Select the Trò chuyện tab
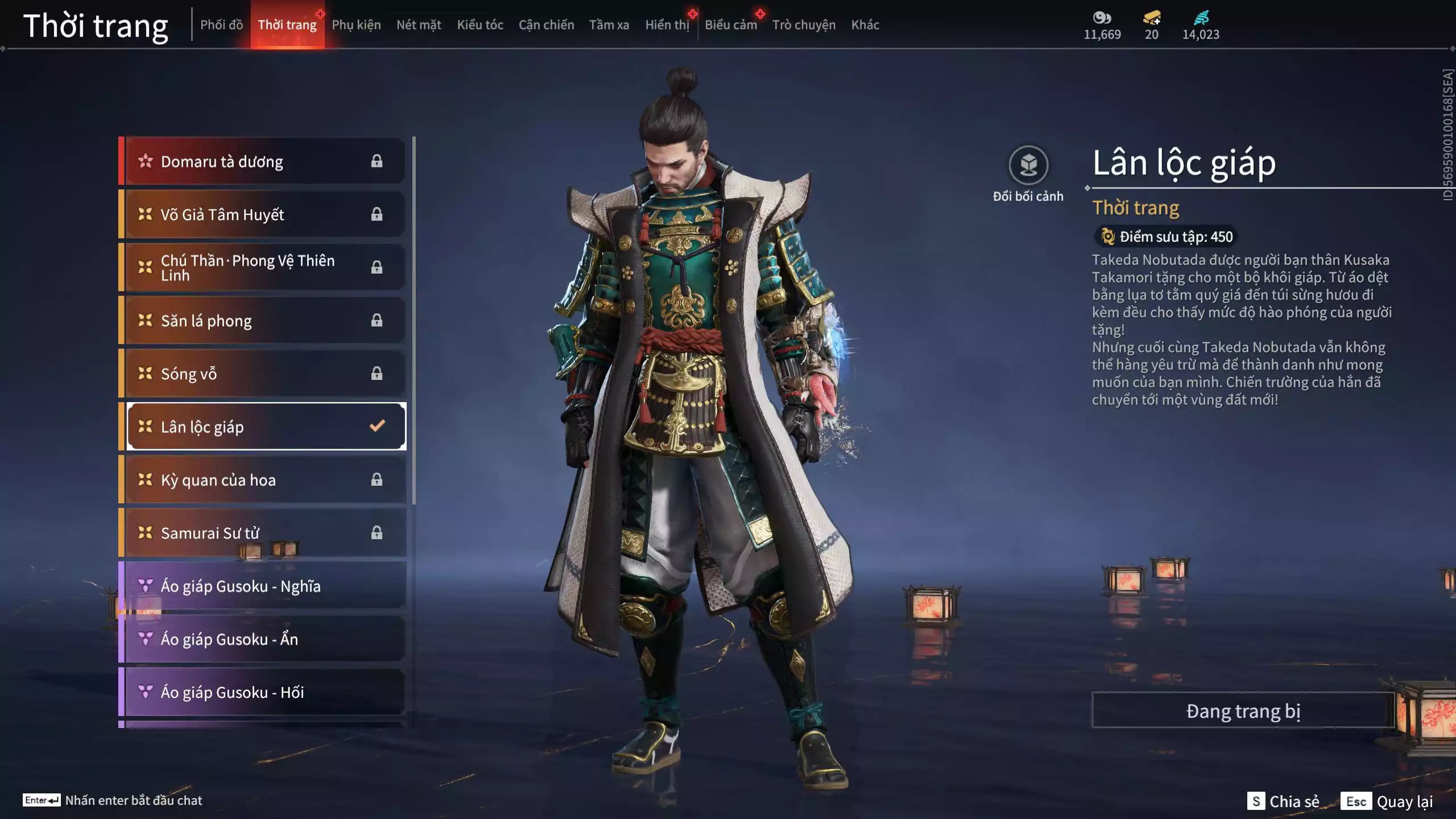The image size is (1456, 819). click(804, 24)
